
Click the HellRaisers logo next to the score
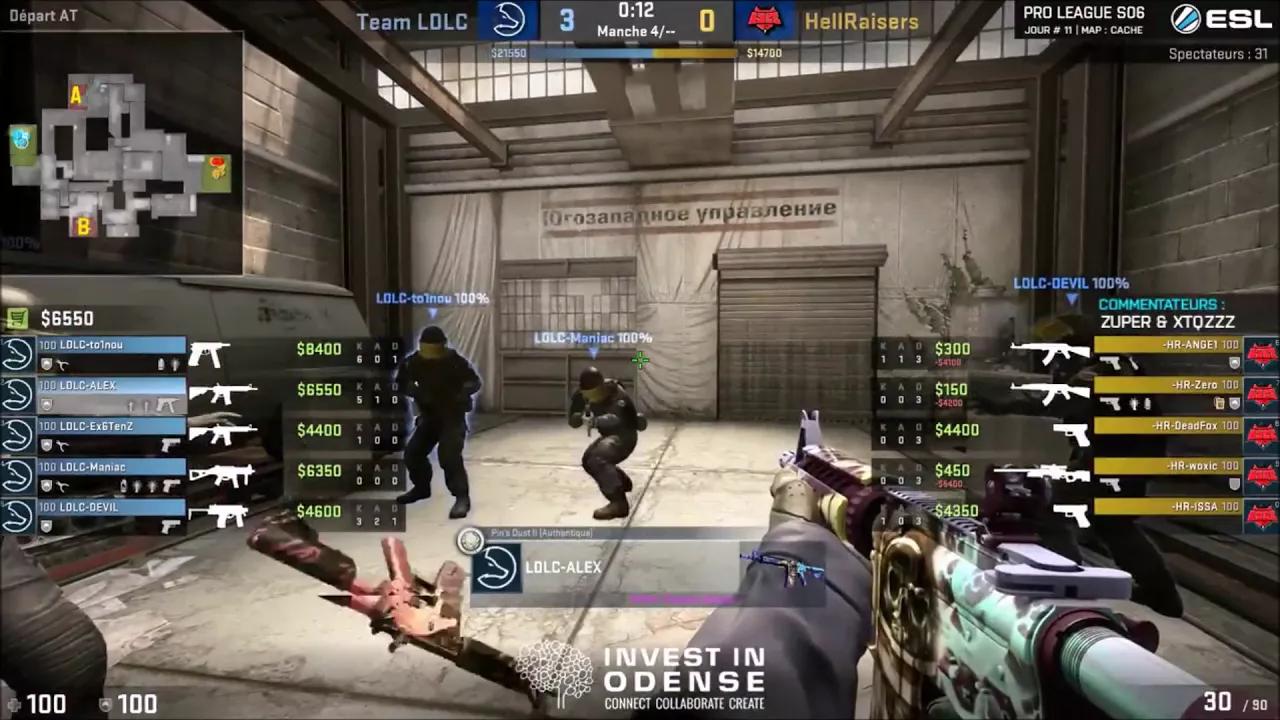765,21
